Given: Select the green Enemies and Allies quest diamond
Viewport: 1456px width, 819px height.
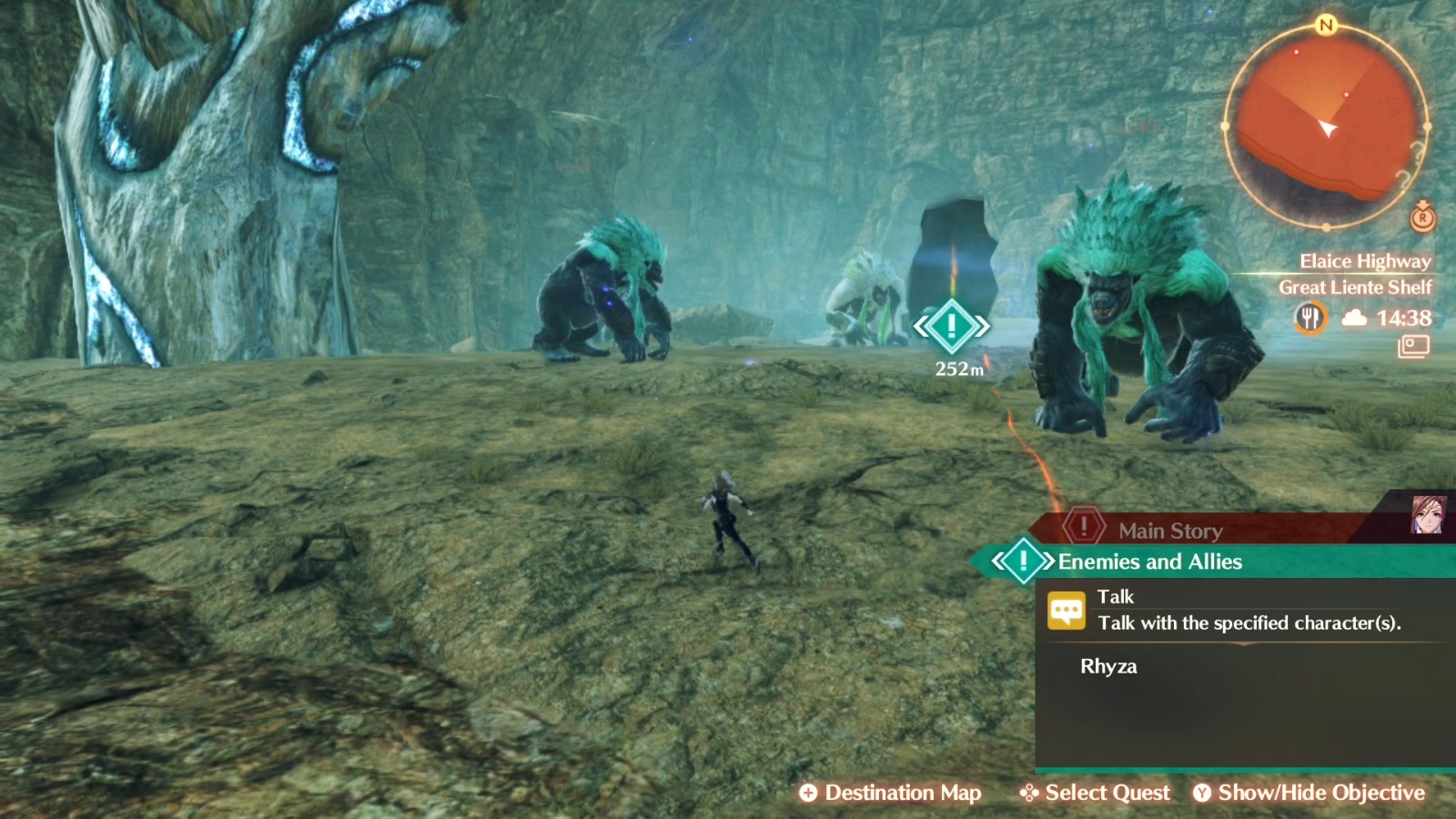Looking at the screenshot, I should (1023, 561).
